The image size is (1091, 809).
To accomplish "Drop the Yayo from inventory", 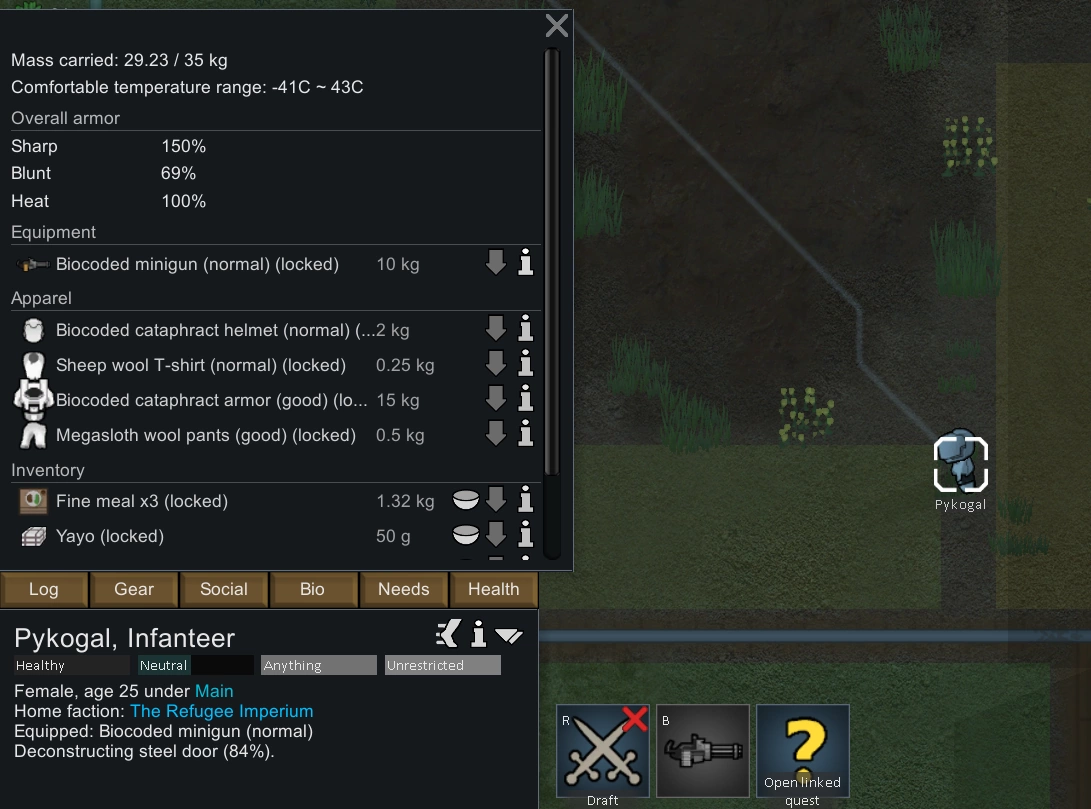I will (496, 536).
